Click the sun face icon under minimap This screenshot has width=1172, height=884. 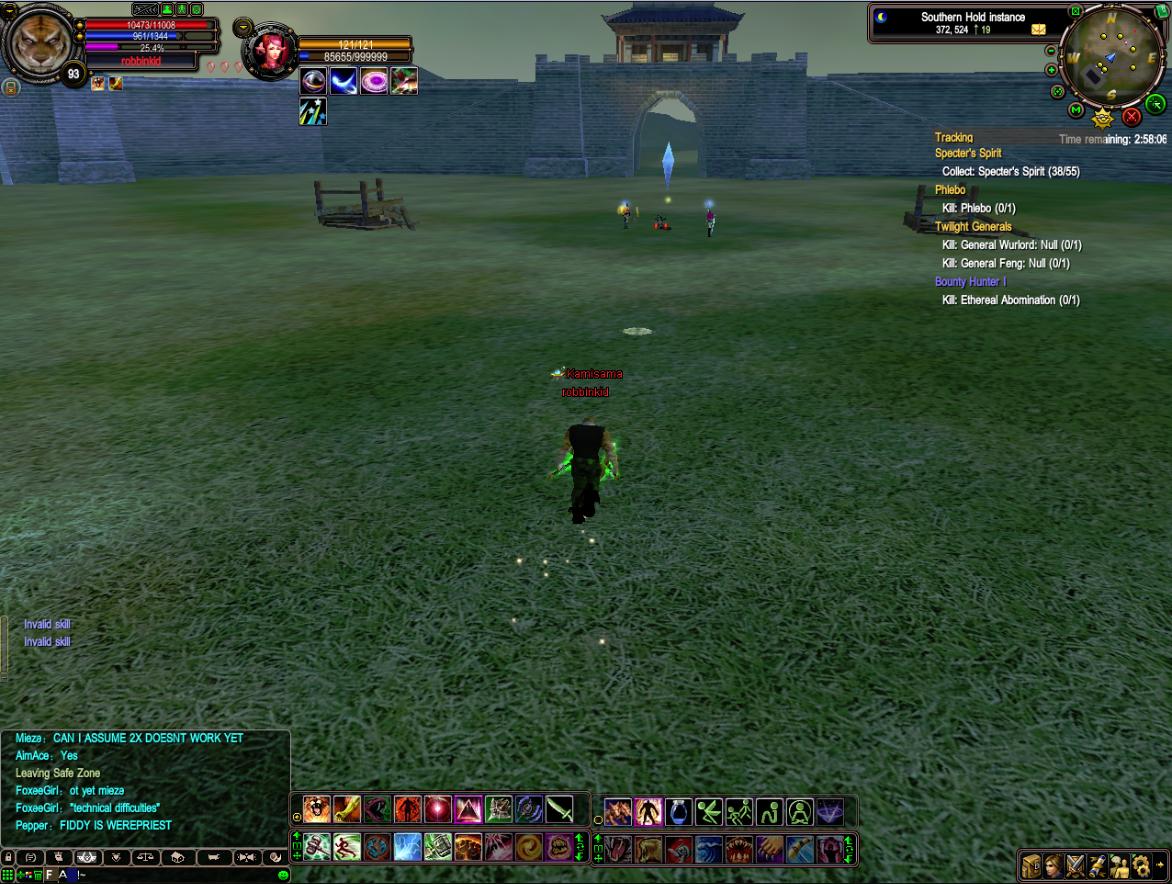click(1103, 119)
